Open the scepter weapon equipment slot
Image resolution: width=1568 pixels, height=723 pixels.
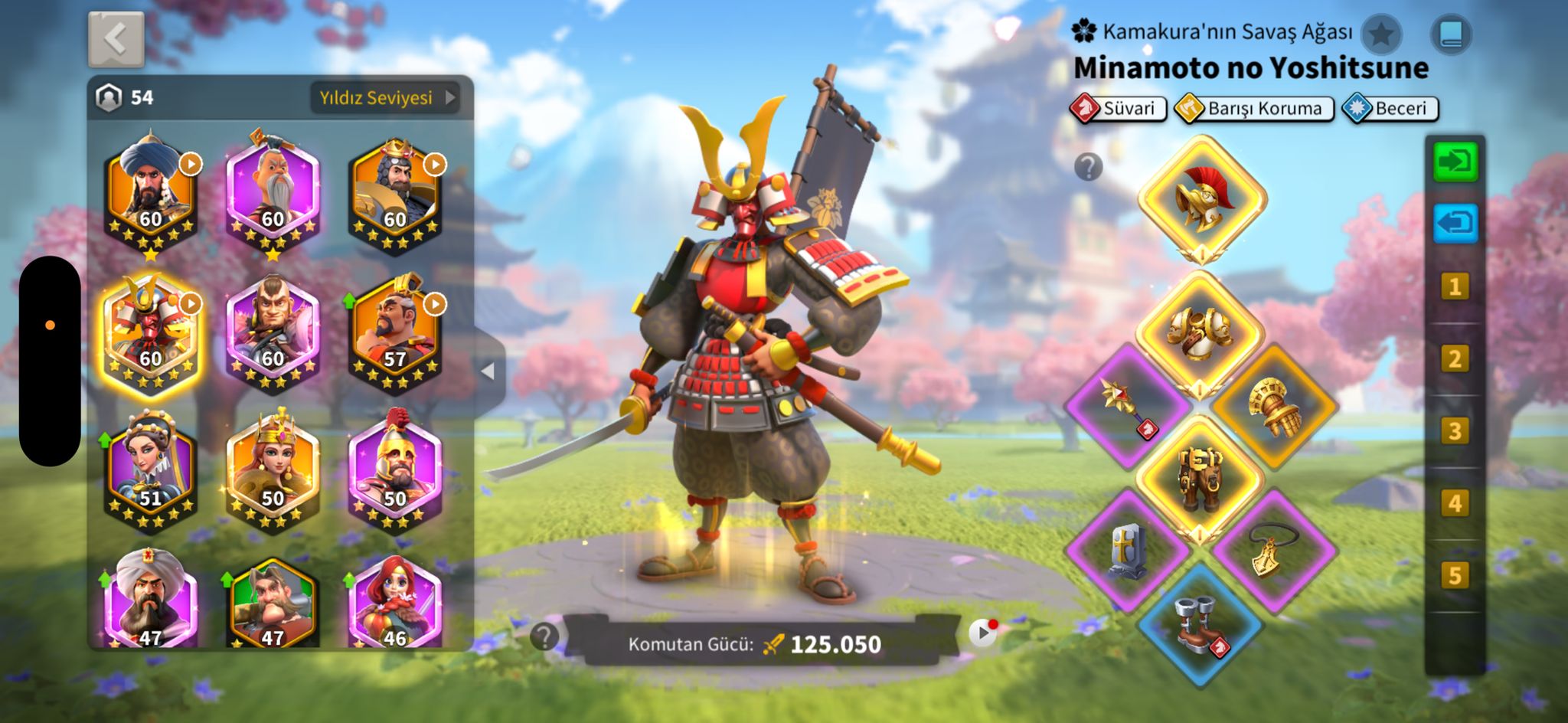coord(1126,405)
